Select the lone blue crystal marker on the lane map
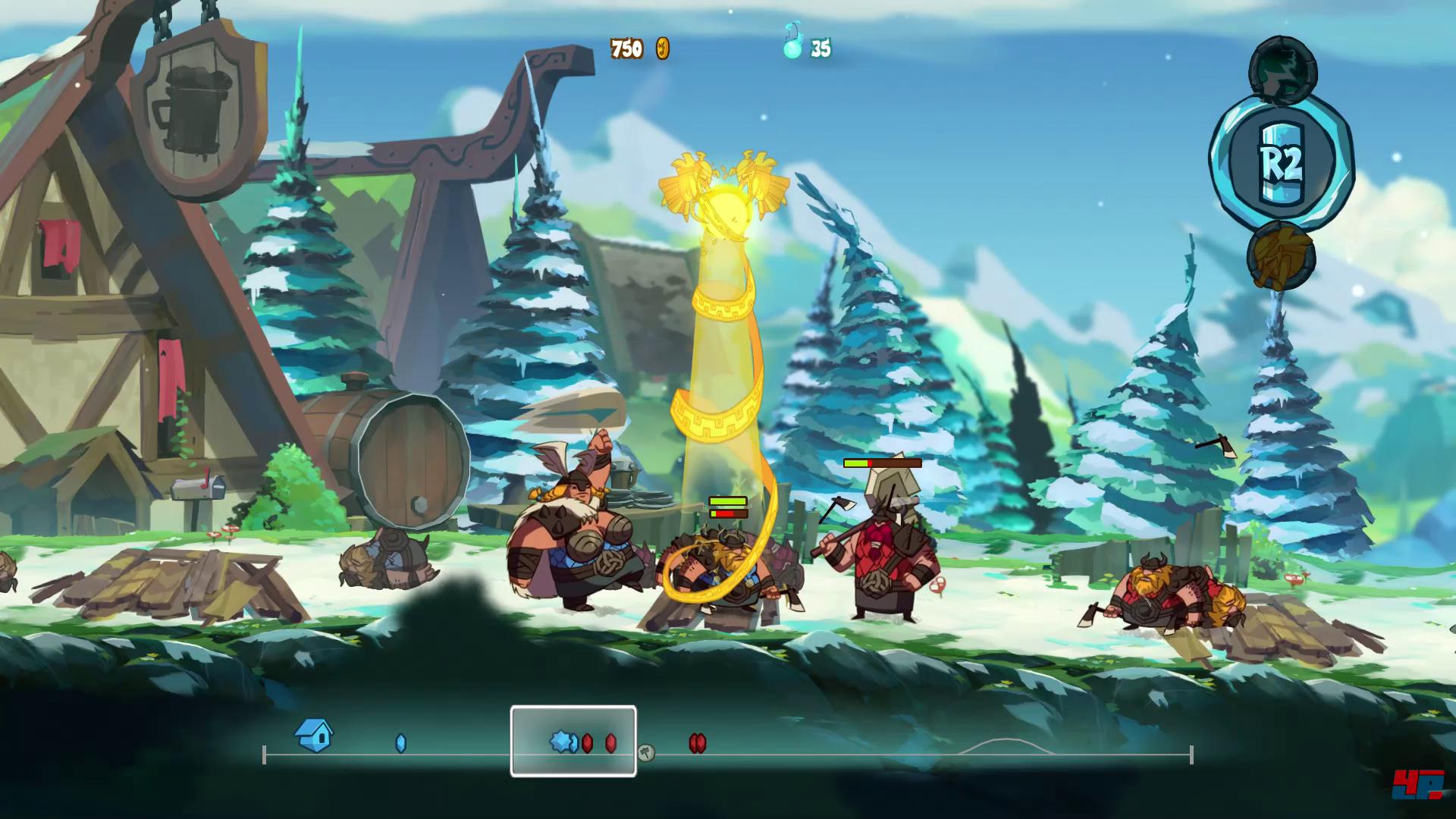Image resolution: width=1456 pixels, height=819 pixels. pos(401,743)
